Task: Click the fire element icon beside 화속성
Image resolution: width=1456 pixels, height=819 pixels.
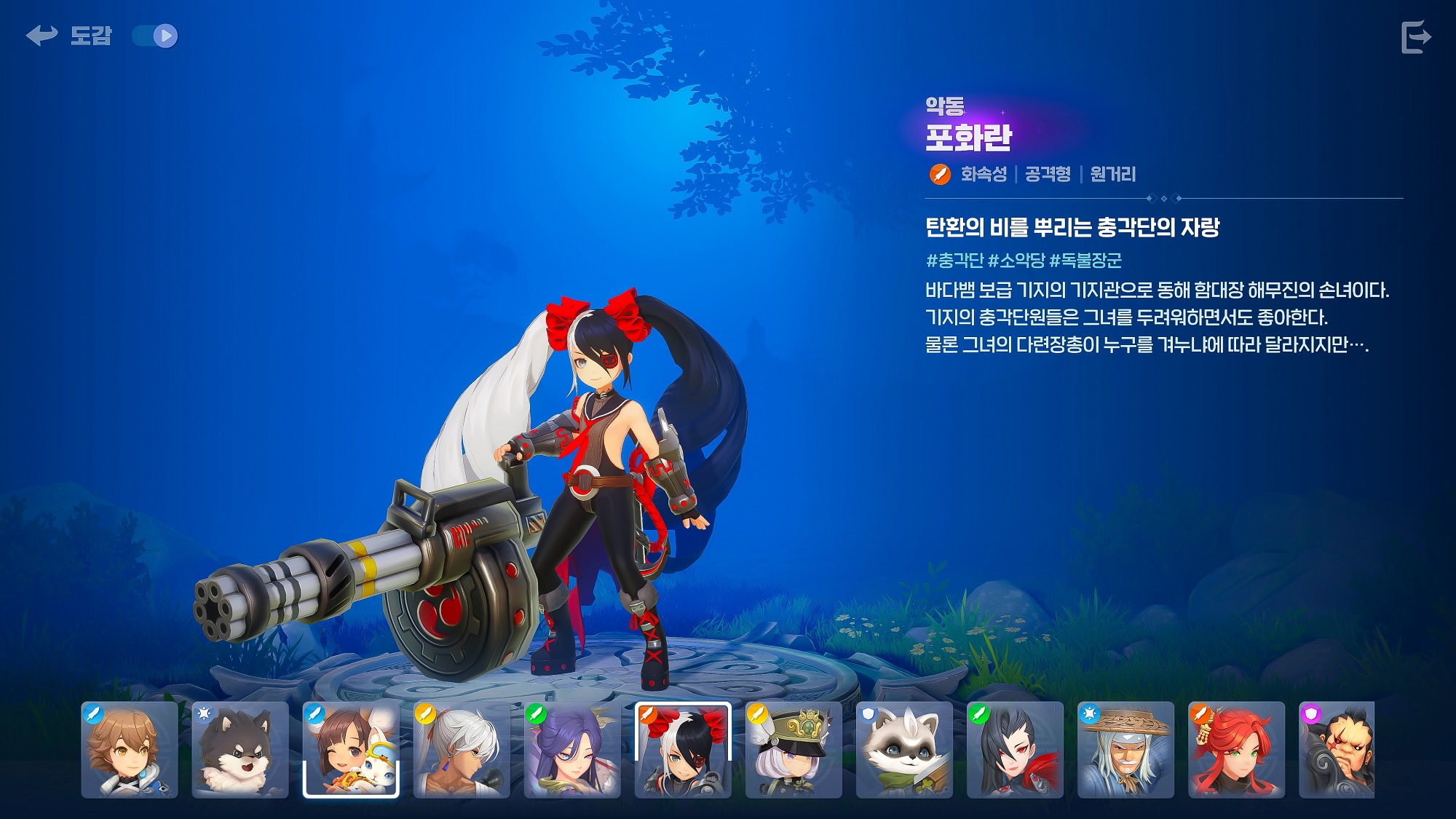Action: click(x=939, y=174)
